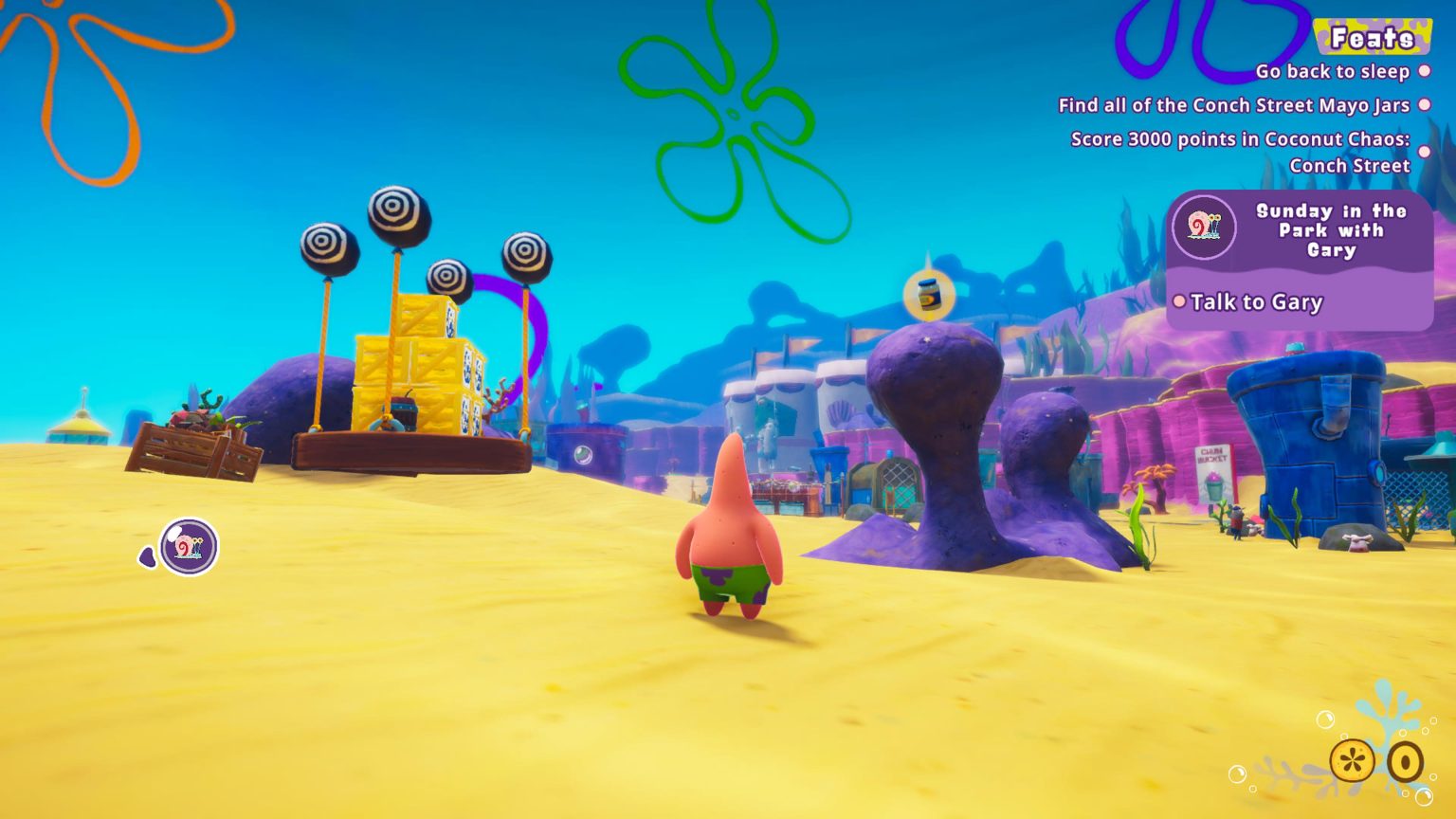Toggle the circle next to Go back to sleep
1456x819 pixels.
pyautogui.click(x=1425, y=70)
